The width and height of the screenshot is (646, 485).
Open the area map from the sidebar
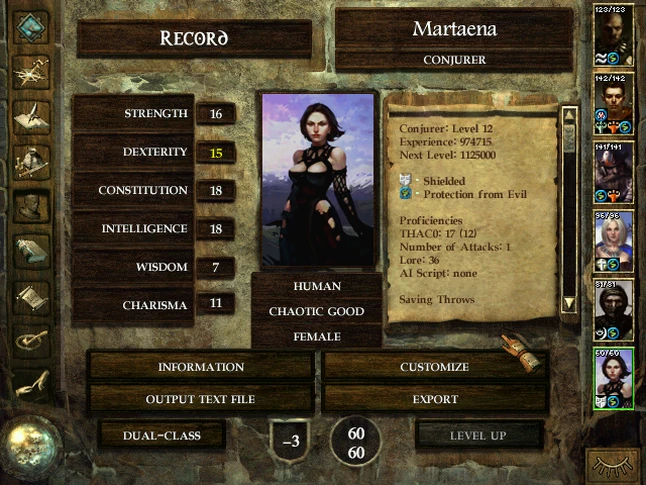pos(32,69)
